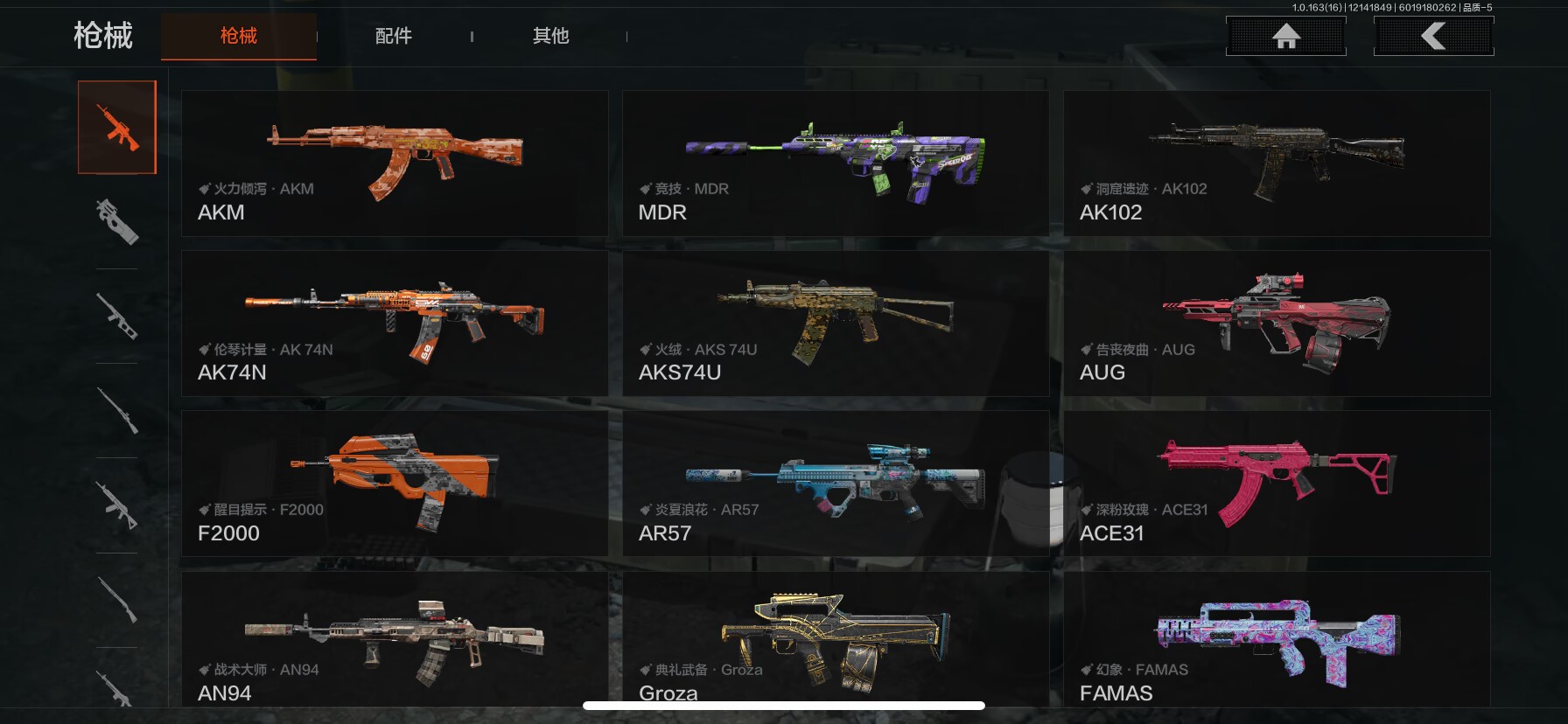
Task: Select the AR57 weapon tile
Action: 836,484
